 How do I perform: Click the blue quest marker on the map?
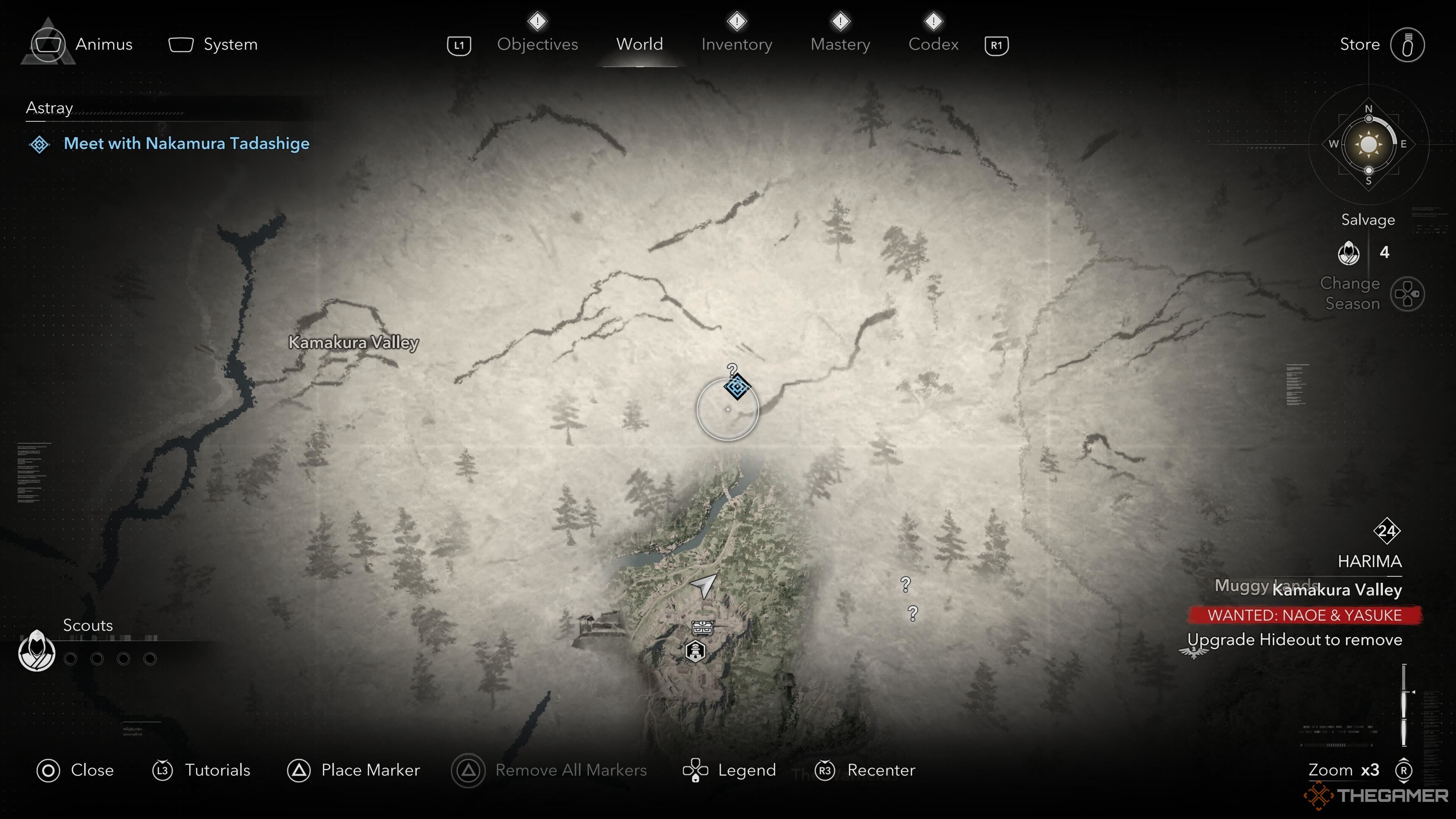736,387
